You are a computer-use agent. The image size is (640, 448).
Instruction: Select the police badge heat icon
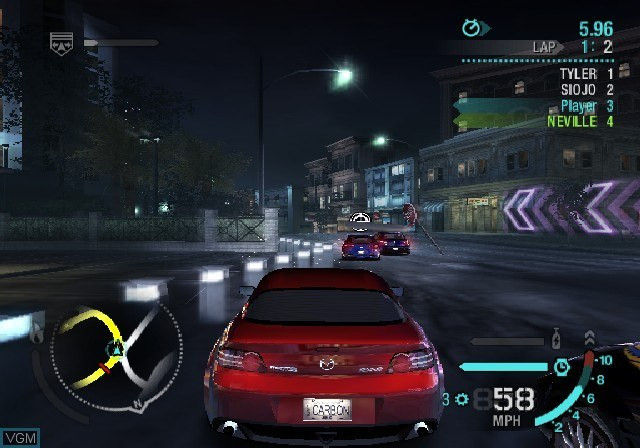pyautogui.click(x=61, y=42)
